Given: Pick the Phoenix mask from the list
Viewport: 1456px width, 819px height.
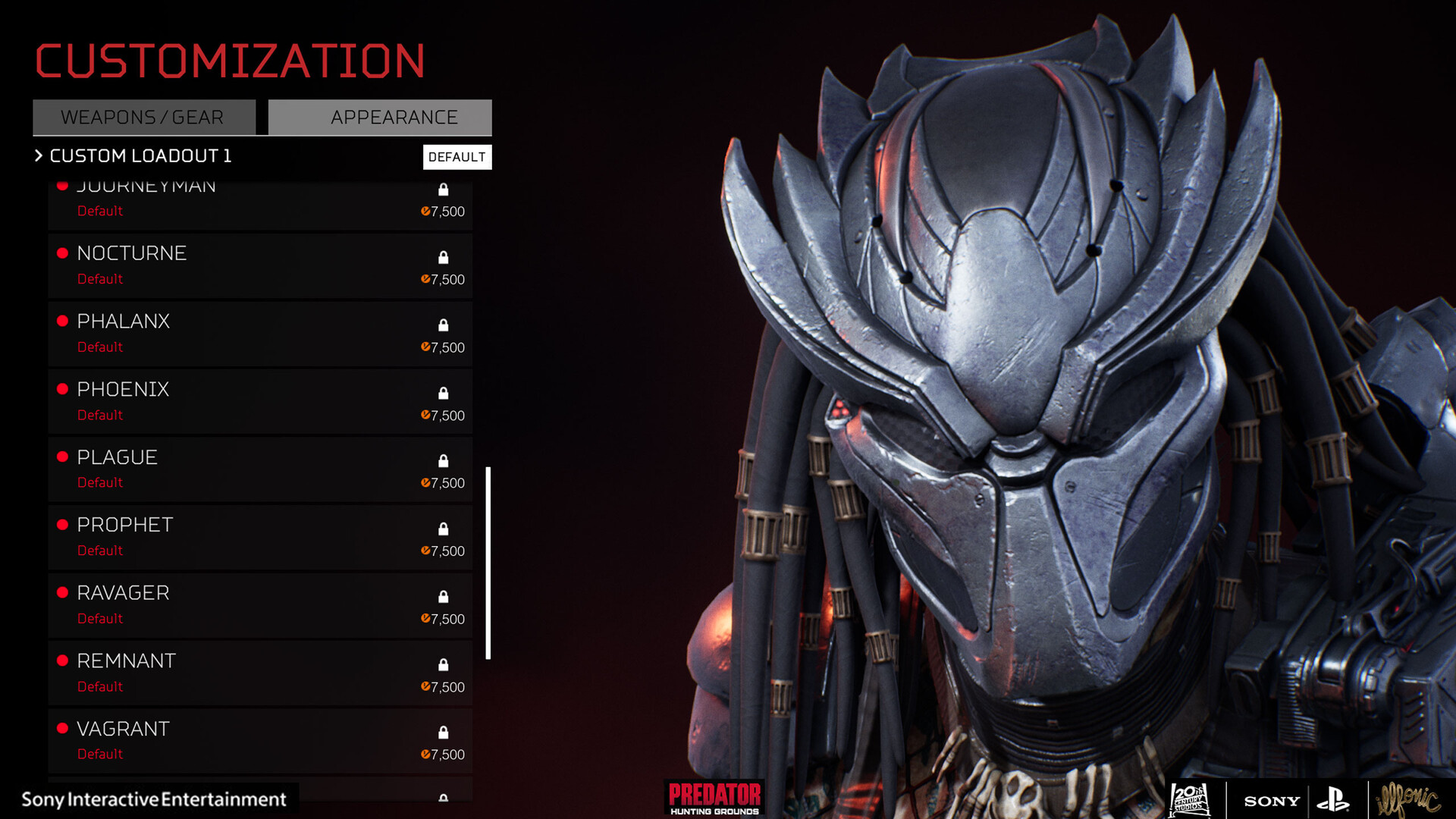Looking at the screenshot, I should click(x=259, y=401).
